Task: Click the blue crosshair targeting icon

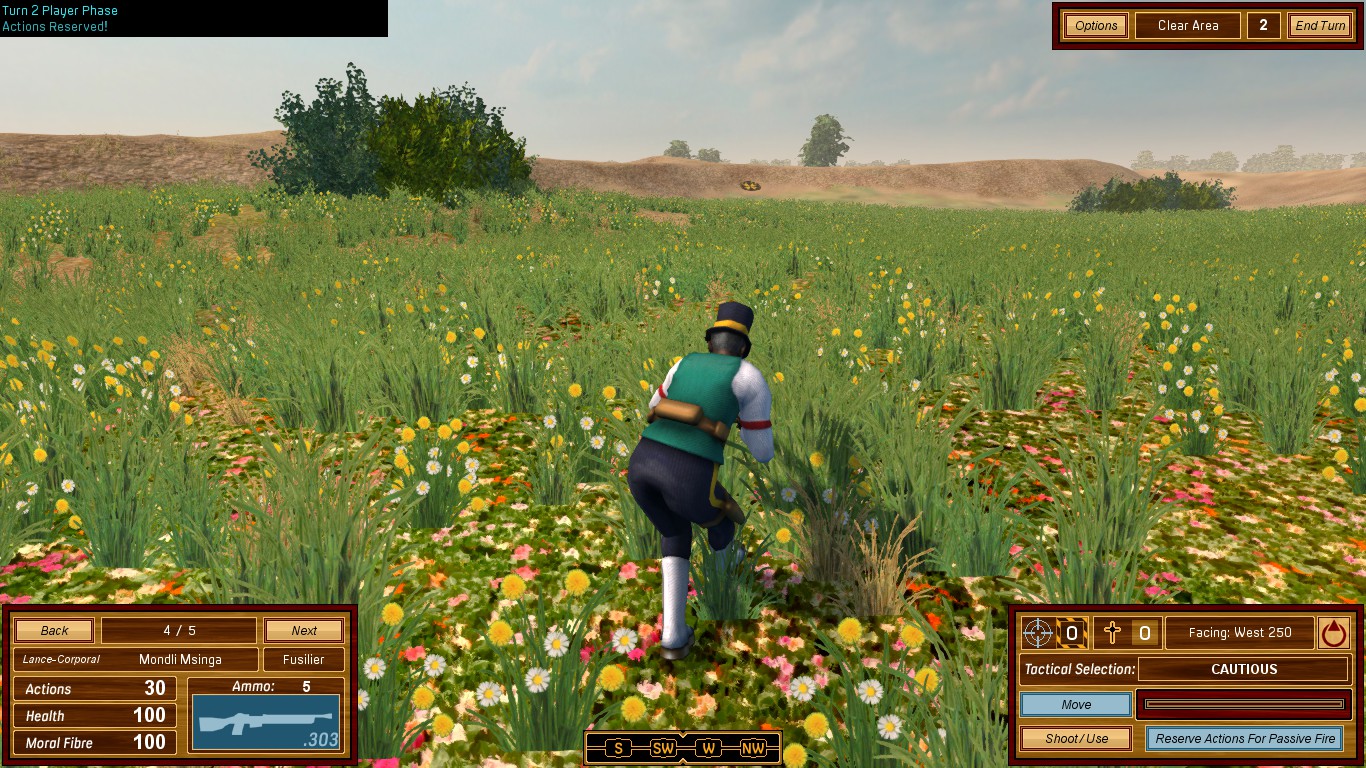Action: click(x=1039, y=633)
